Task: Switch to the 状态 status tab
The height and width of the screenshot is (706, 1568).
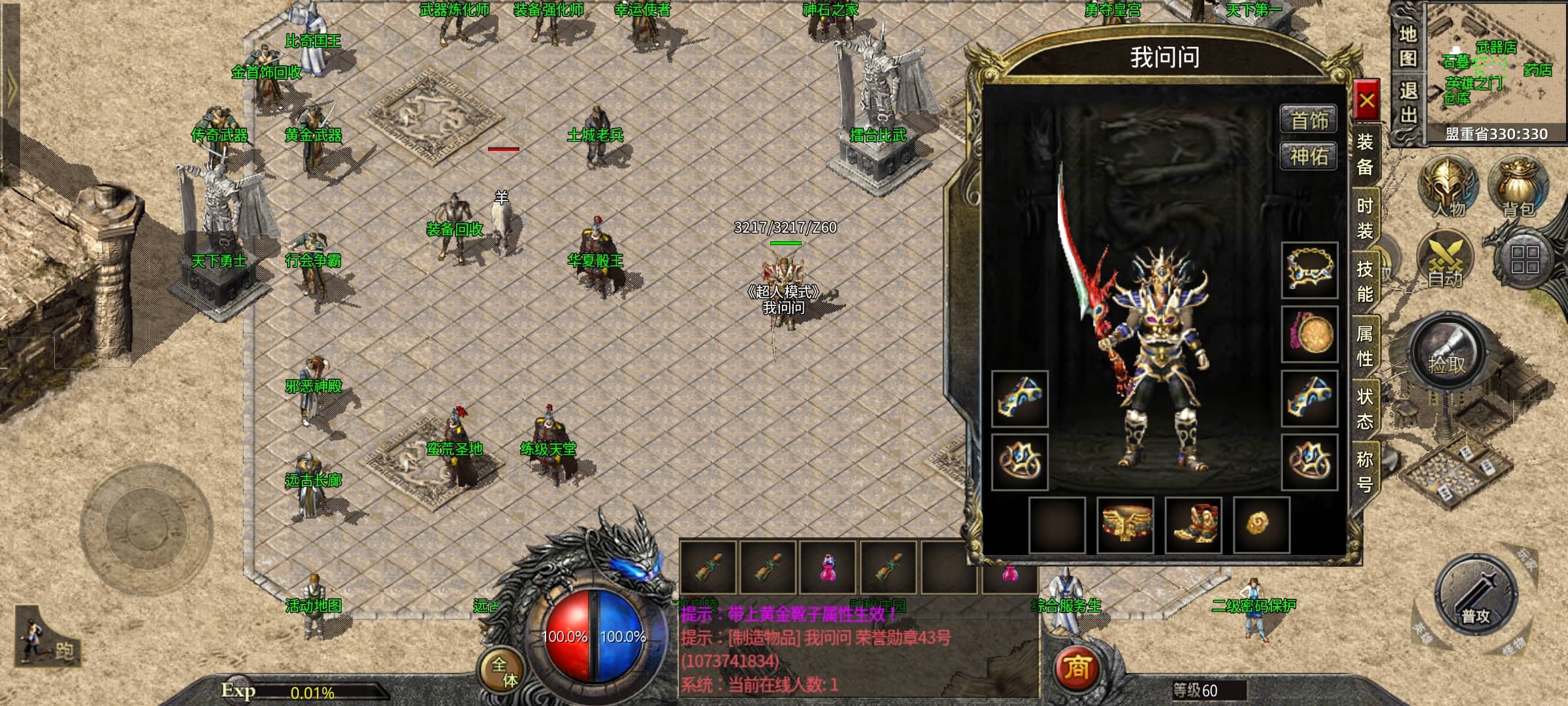Action: [x=1365, y=409]
